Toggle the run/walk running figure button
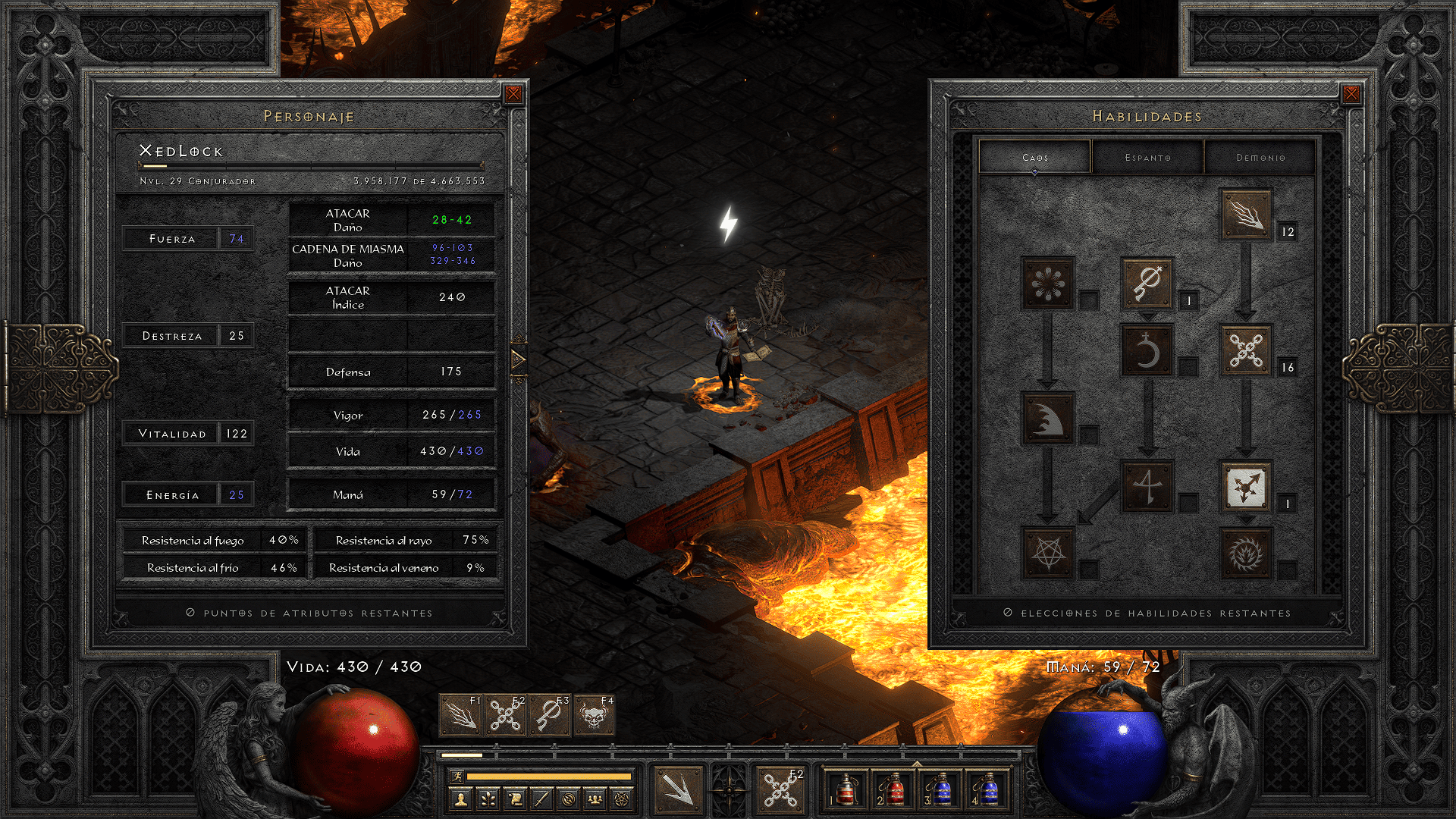 (457, 776)
